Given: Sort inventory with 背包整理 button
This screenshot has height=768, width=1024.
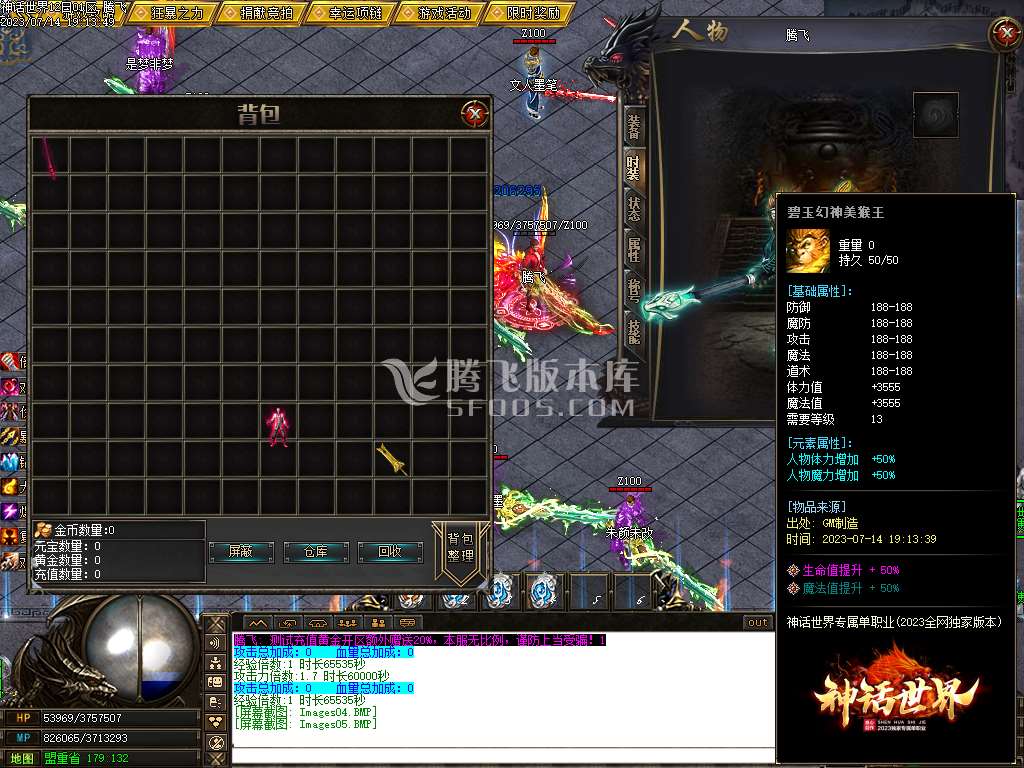Looking at the screenshot, I should pyautogui.click(x=460, y=548).
